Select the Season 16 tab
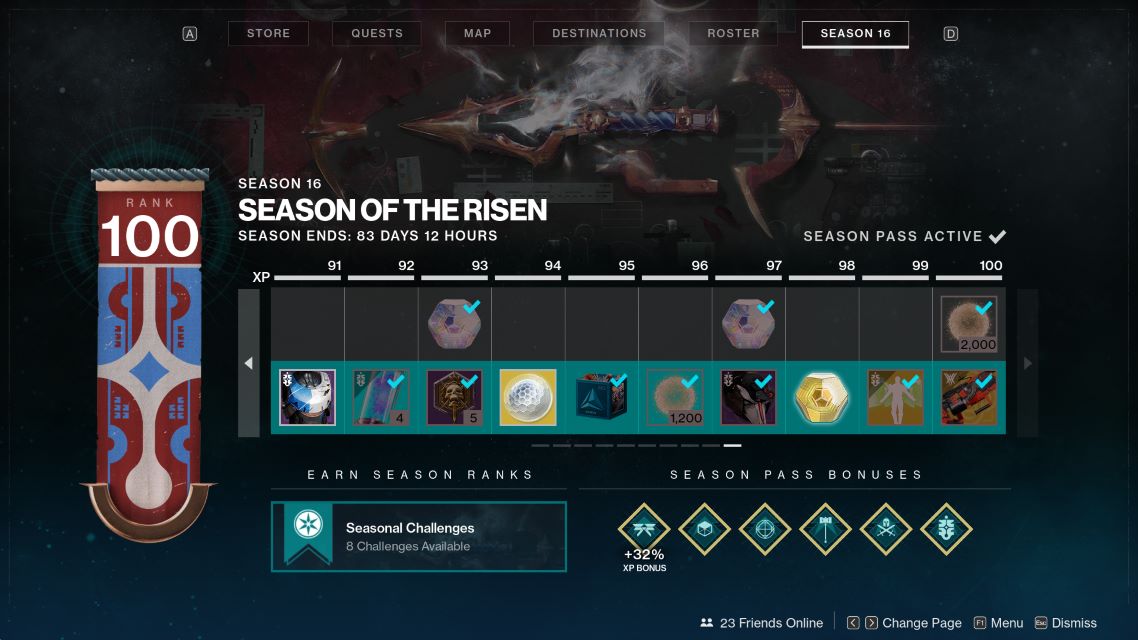 855,33
